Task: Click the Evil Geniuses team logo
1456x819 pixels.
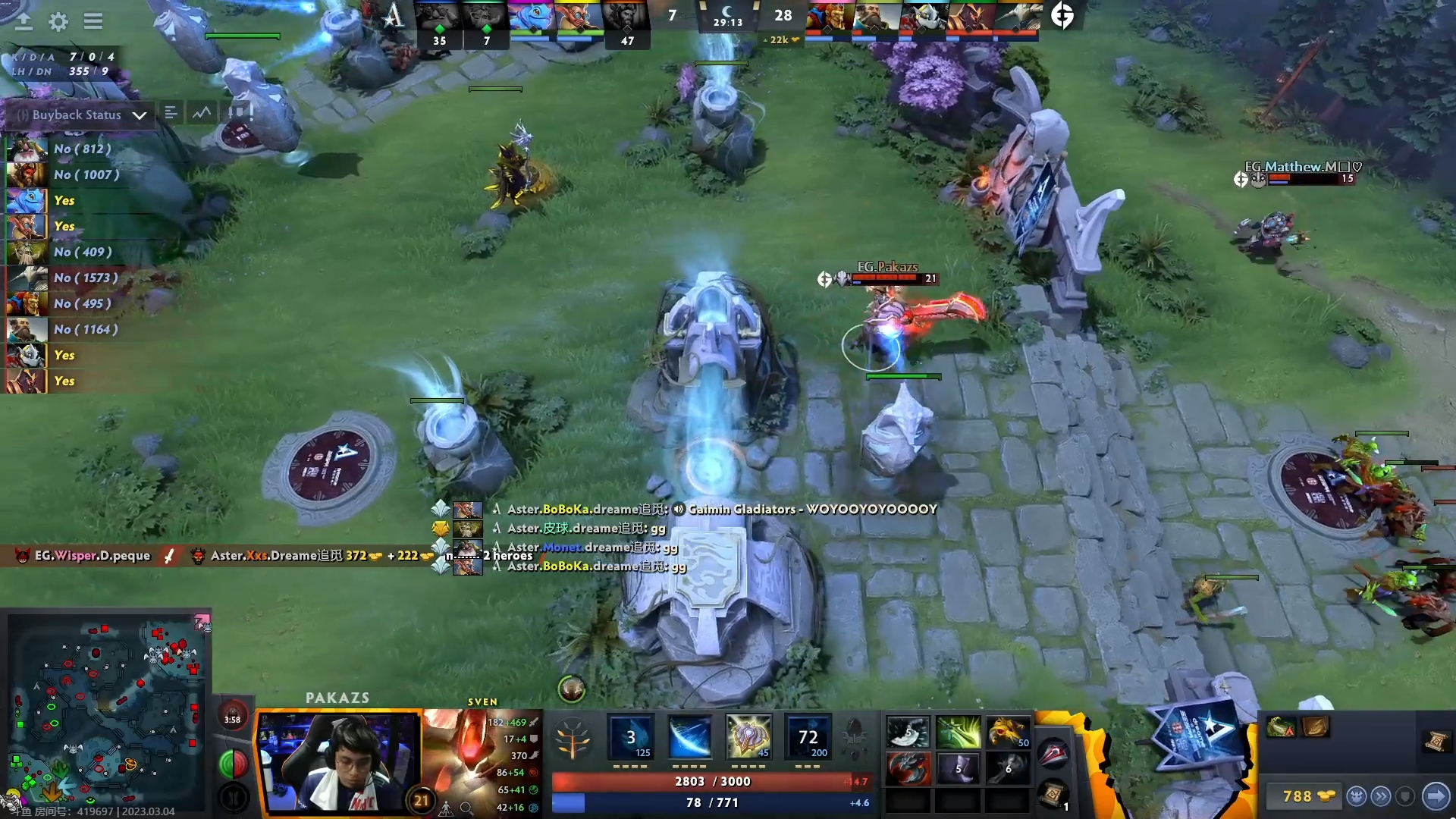Action: click(1062, 15)
